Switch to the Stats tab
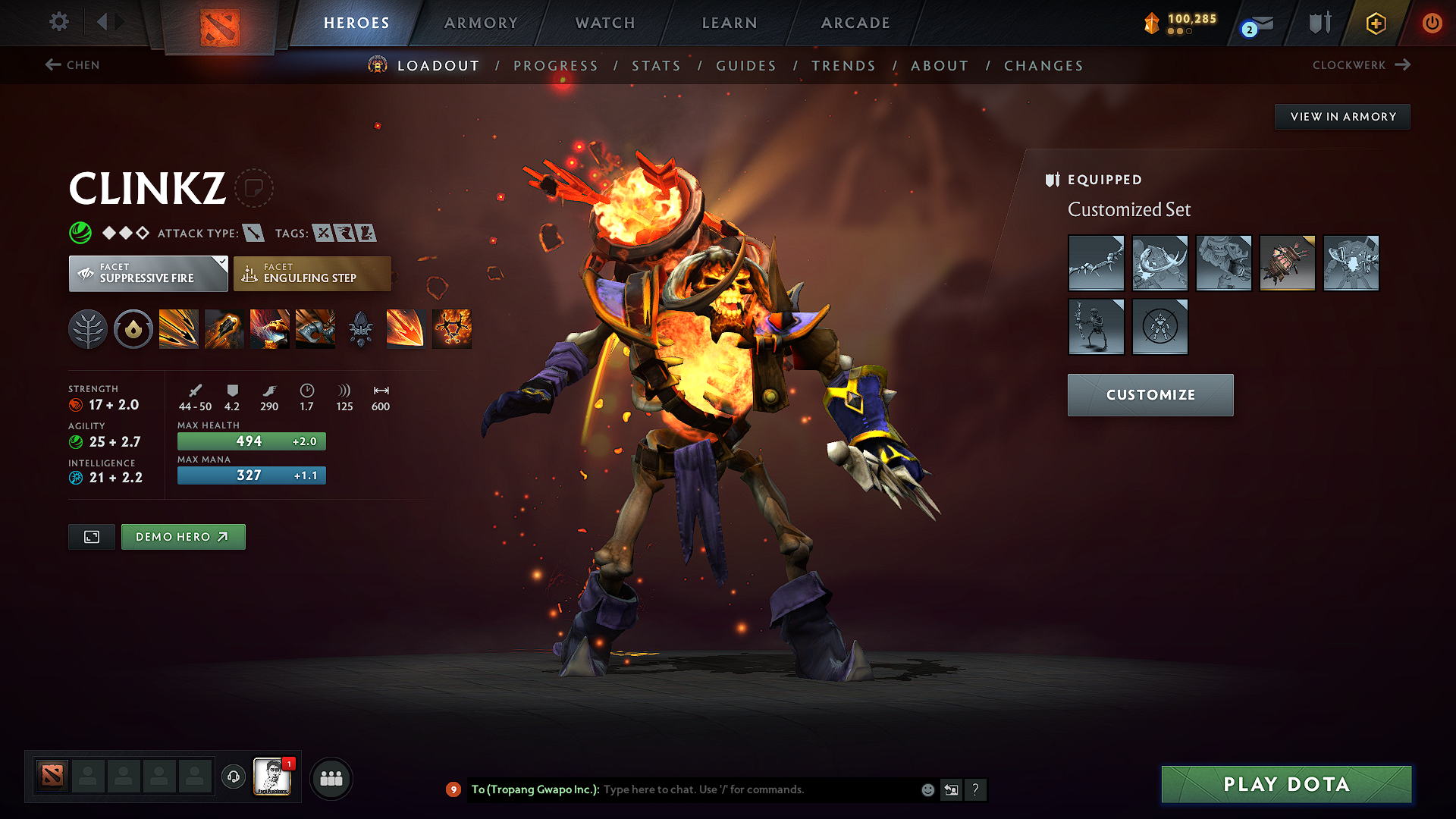The image size is (1456, 819). pyautogui.click(x=657, y=65)
